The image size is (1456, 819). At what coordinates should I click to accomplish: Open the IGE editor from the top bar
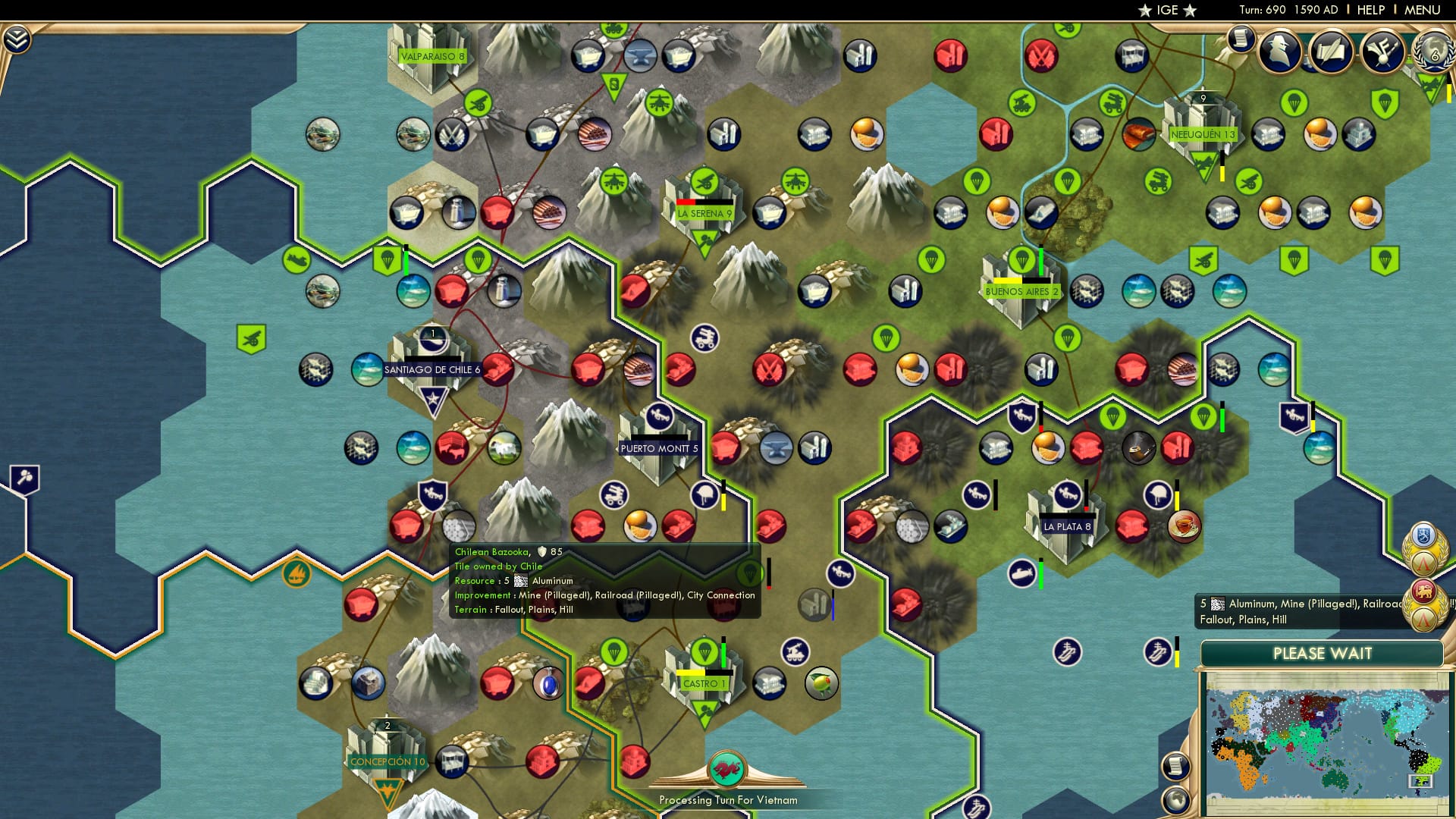pos(1167,10)
